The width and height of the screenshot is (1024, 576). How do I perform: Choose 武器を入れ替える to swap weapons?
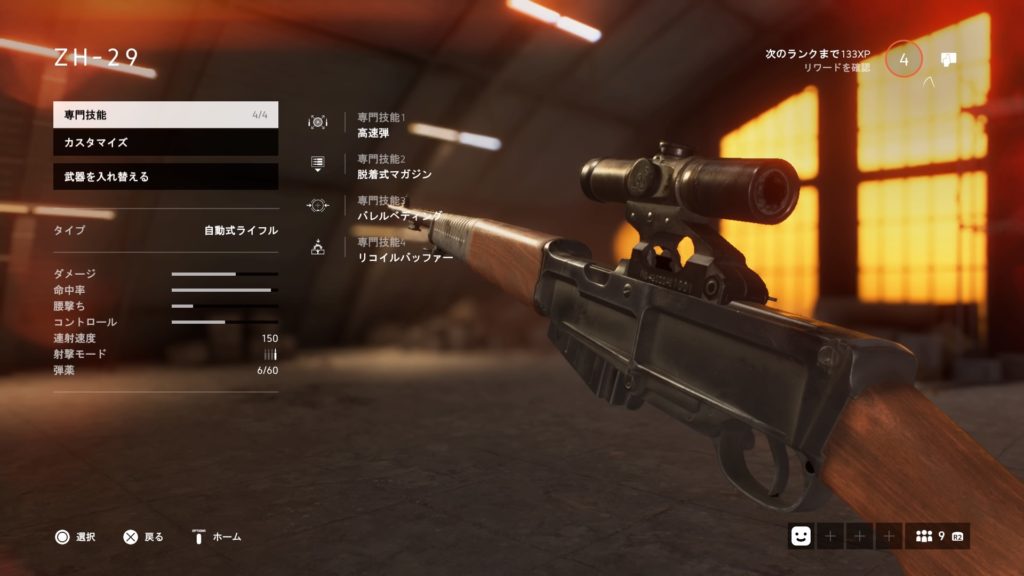tap(165, 177)
